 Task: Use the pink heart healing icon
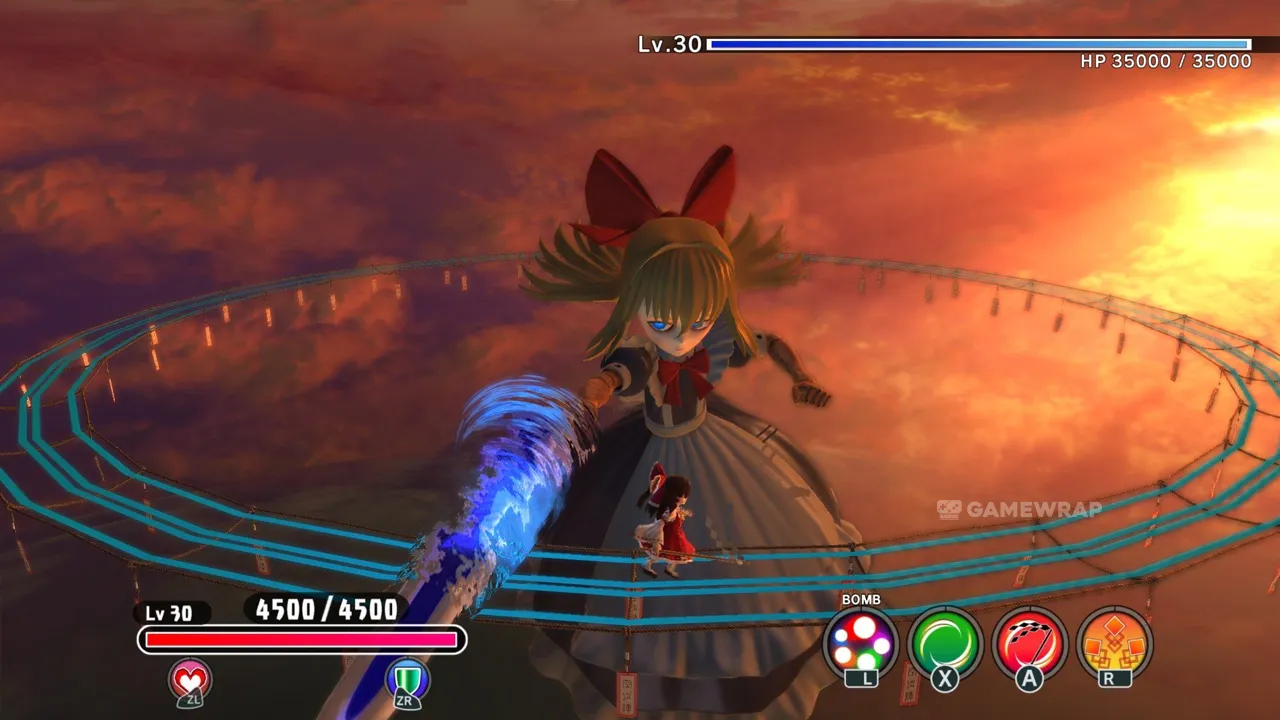pyautogui.click(x=189, y=680)
